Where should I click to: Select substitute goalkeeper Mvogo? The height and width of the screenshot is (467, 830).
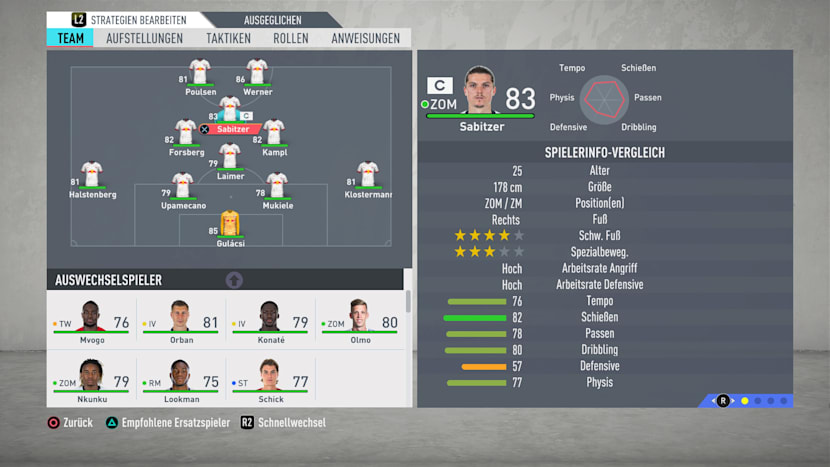(x=92, y=322)
